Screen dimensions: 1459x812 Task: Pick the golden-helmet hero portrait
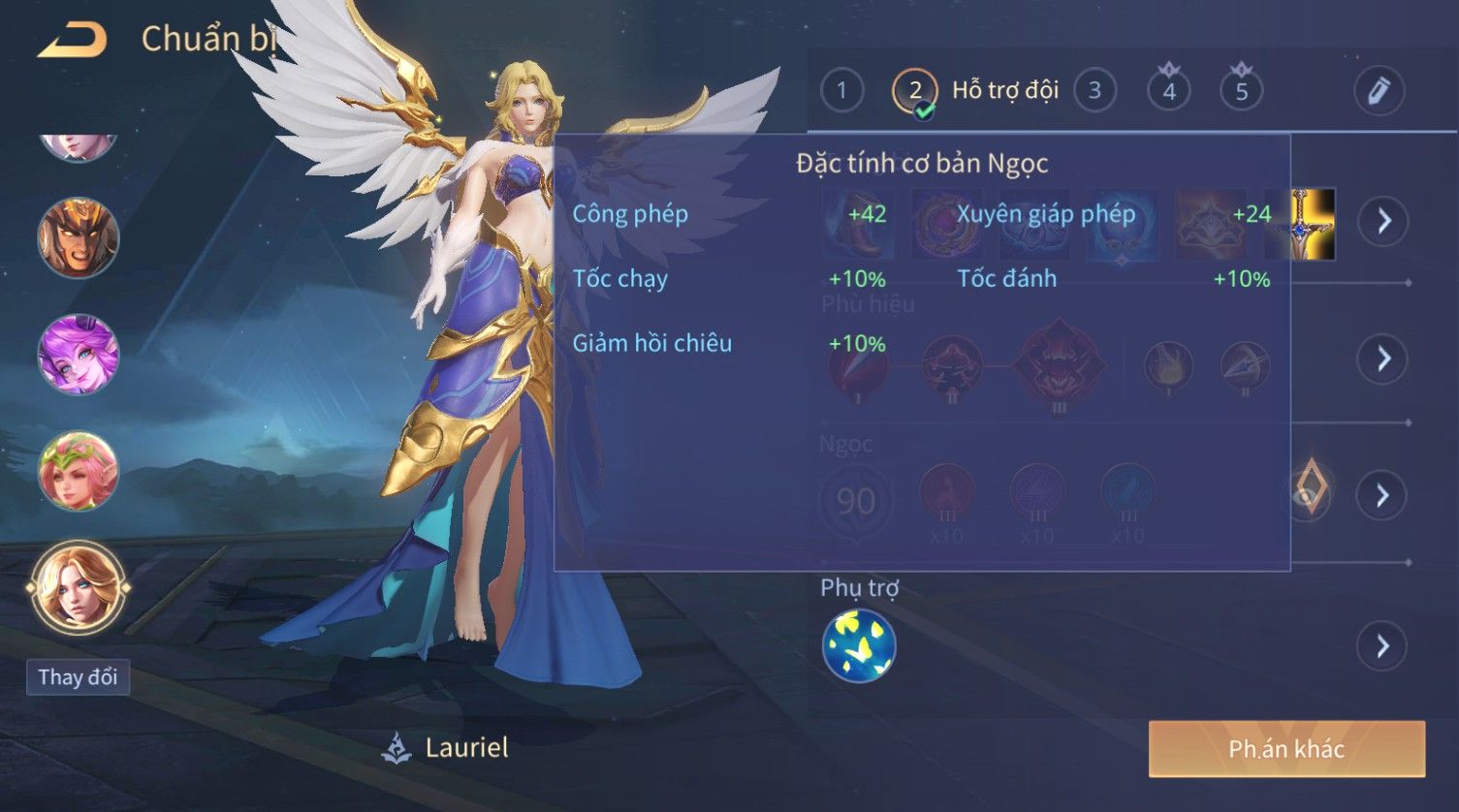point(78,237)
